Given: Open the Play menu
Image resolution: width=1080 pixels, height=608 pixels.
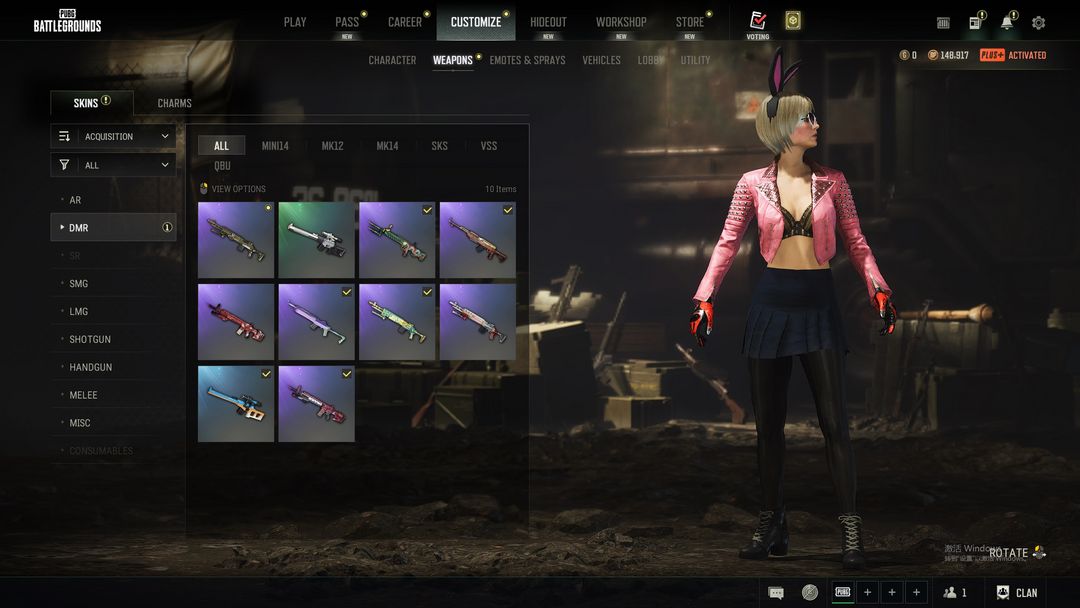Looking at the screenshot, I should click(x=295, y=22).
